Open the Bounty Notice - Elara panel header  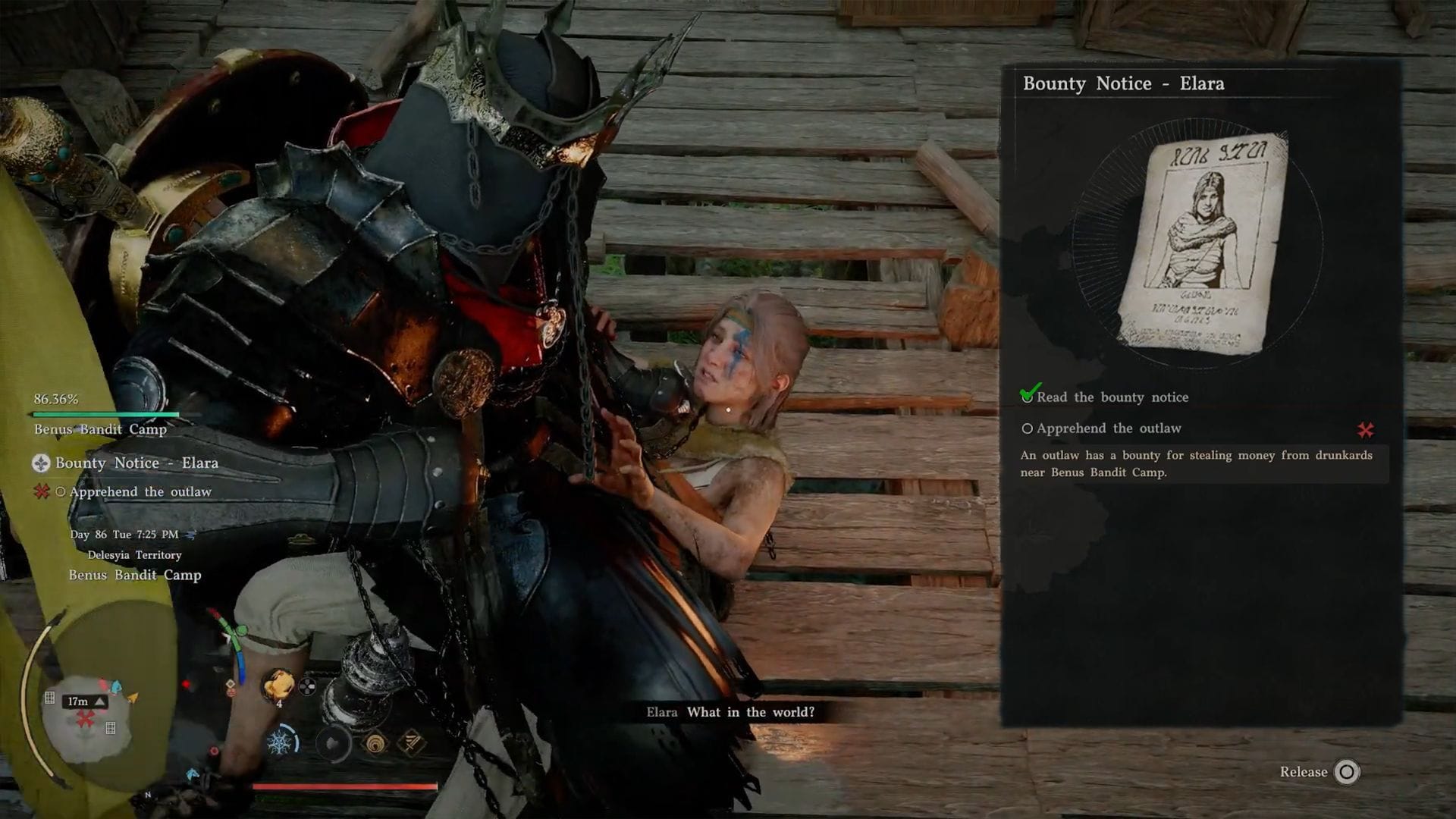tap(1125, 83)
